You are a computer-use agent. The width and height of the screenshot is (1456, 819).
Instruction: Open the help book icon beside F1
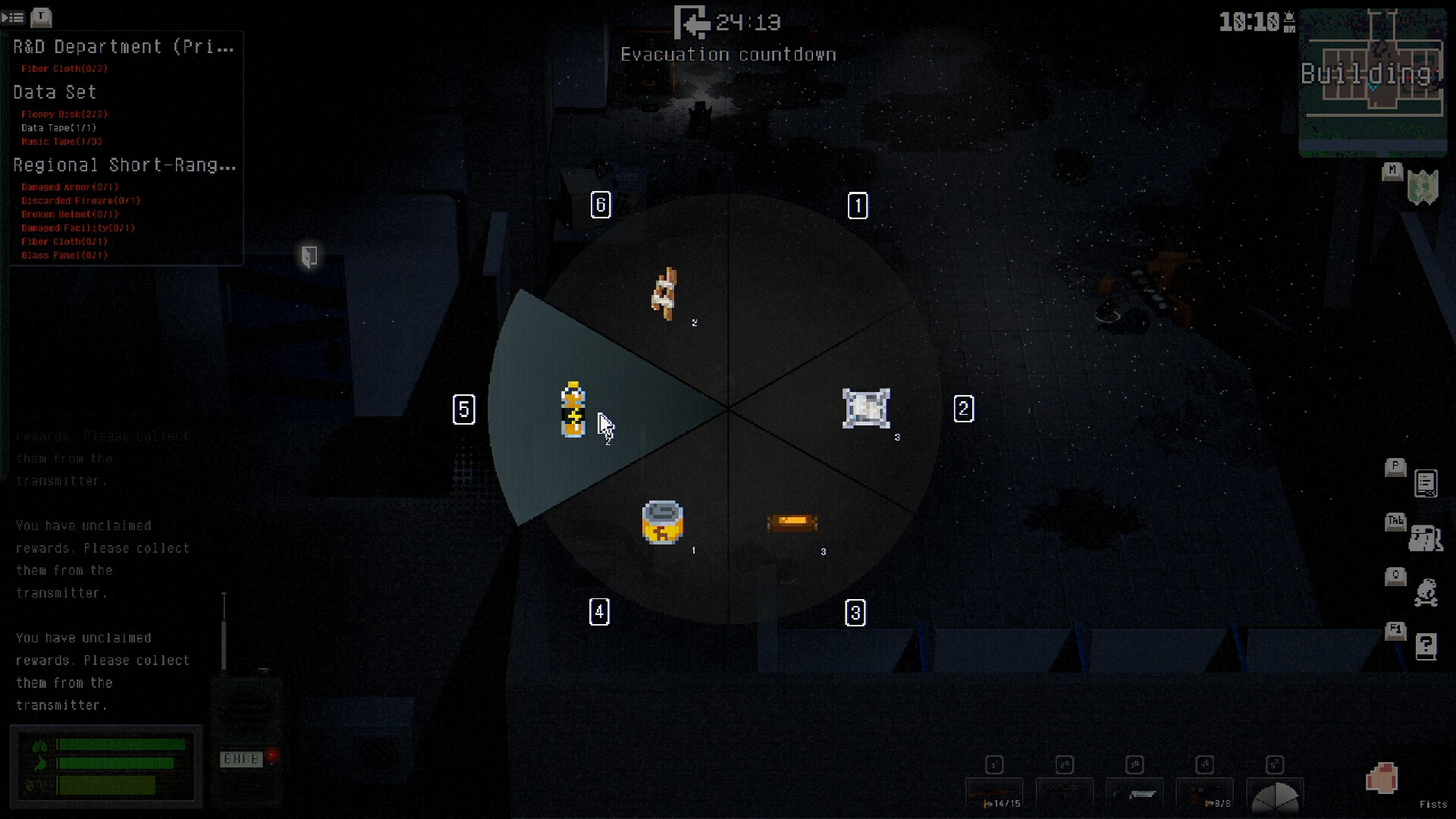click(1426, 647)
